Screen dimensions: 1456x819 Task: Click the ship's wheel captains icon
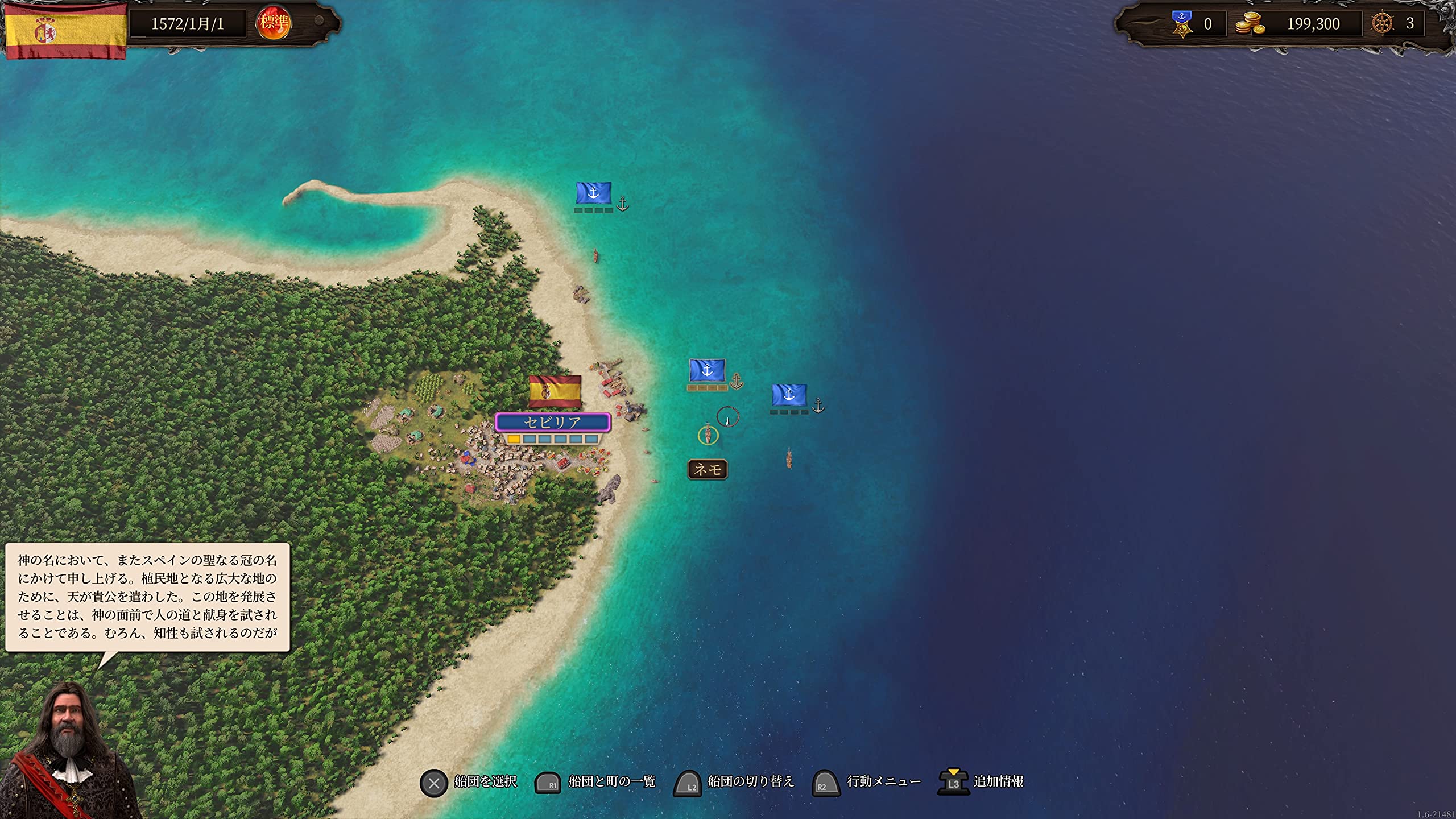[1383, 24]
